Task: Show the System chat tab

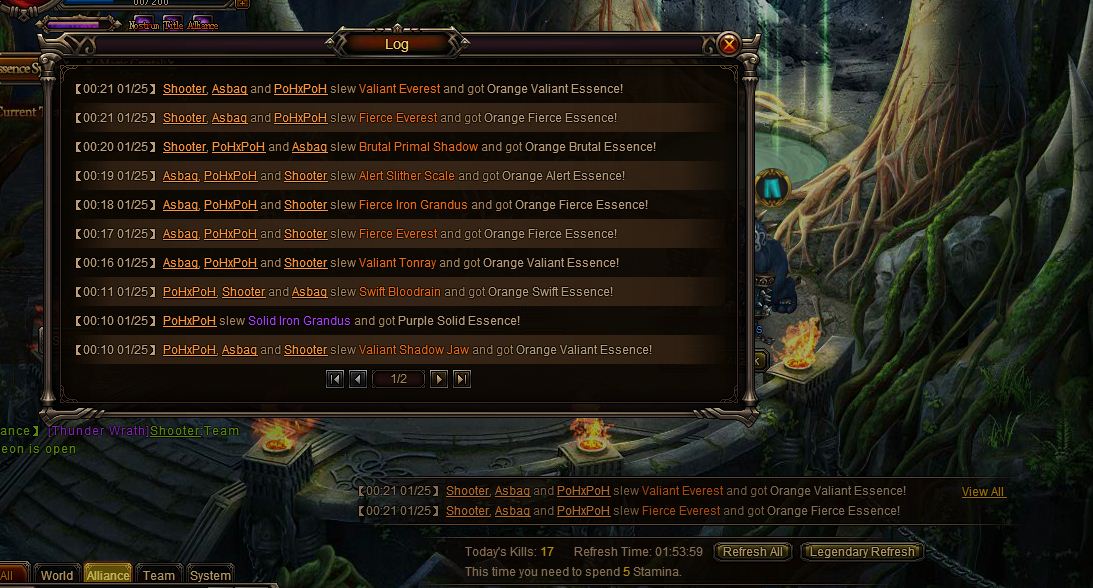Action: tap(210, 575)
